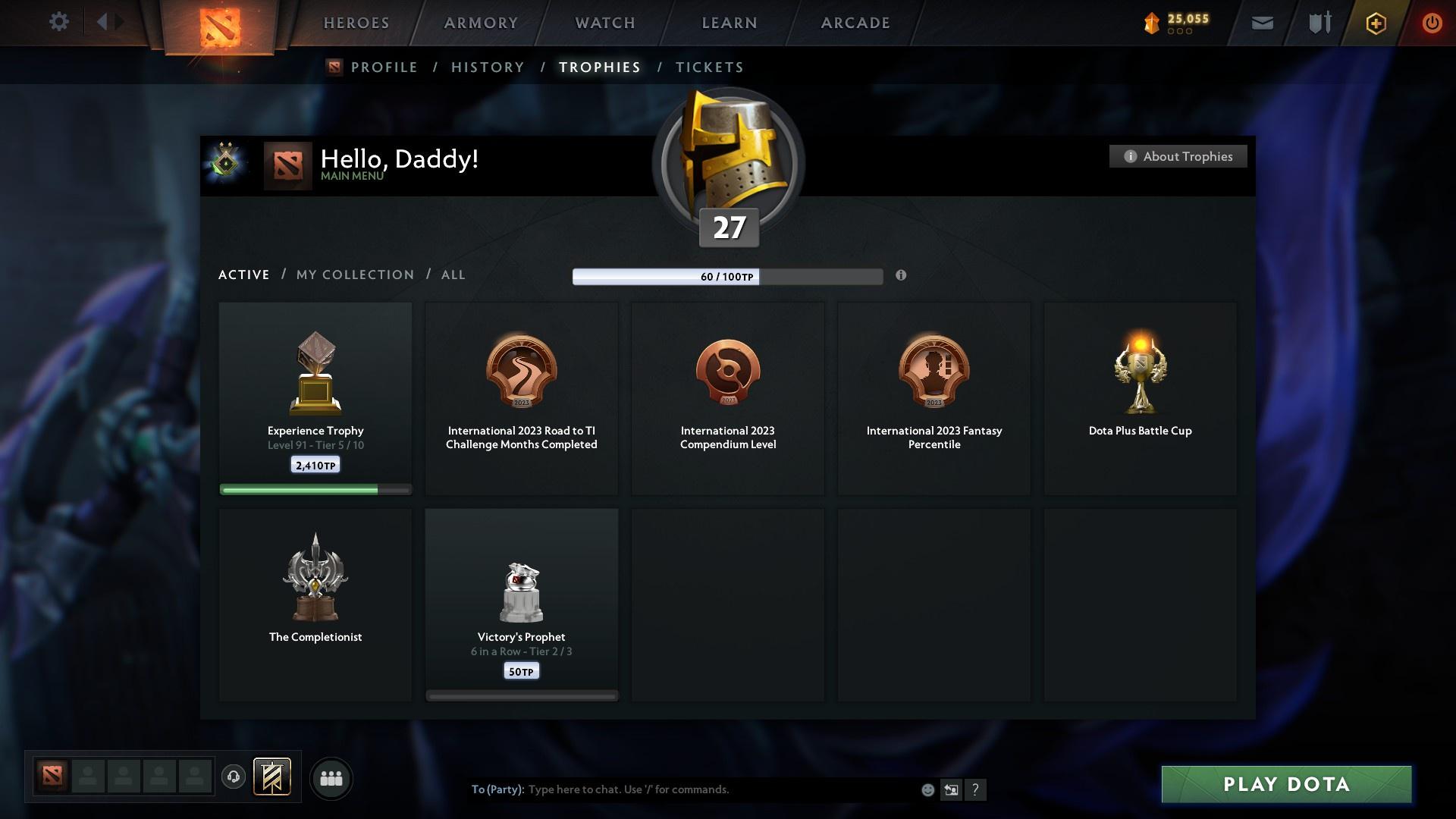Expand the back navigation arrows near settings
The image size is (1456, 819).
click(x=110, y=22)
